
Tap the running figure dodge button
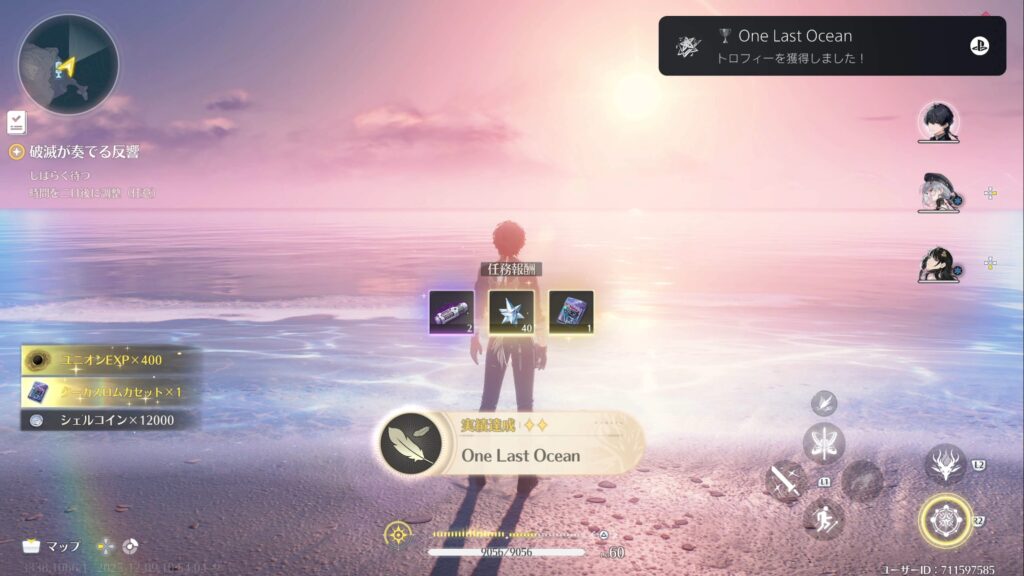(x=824, y=519)
